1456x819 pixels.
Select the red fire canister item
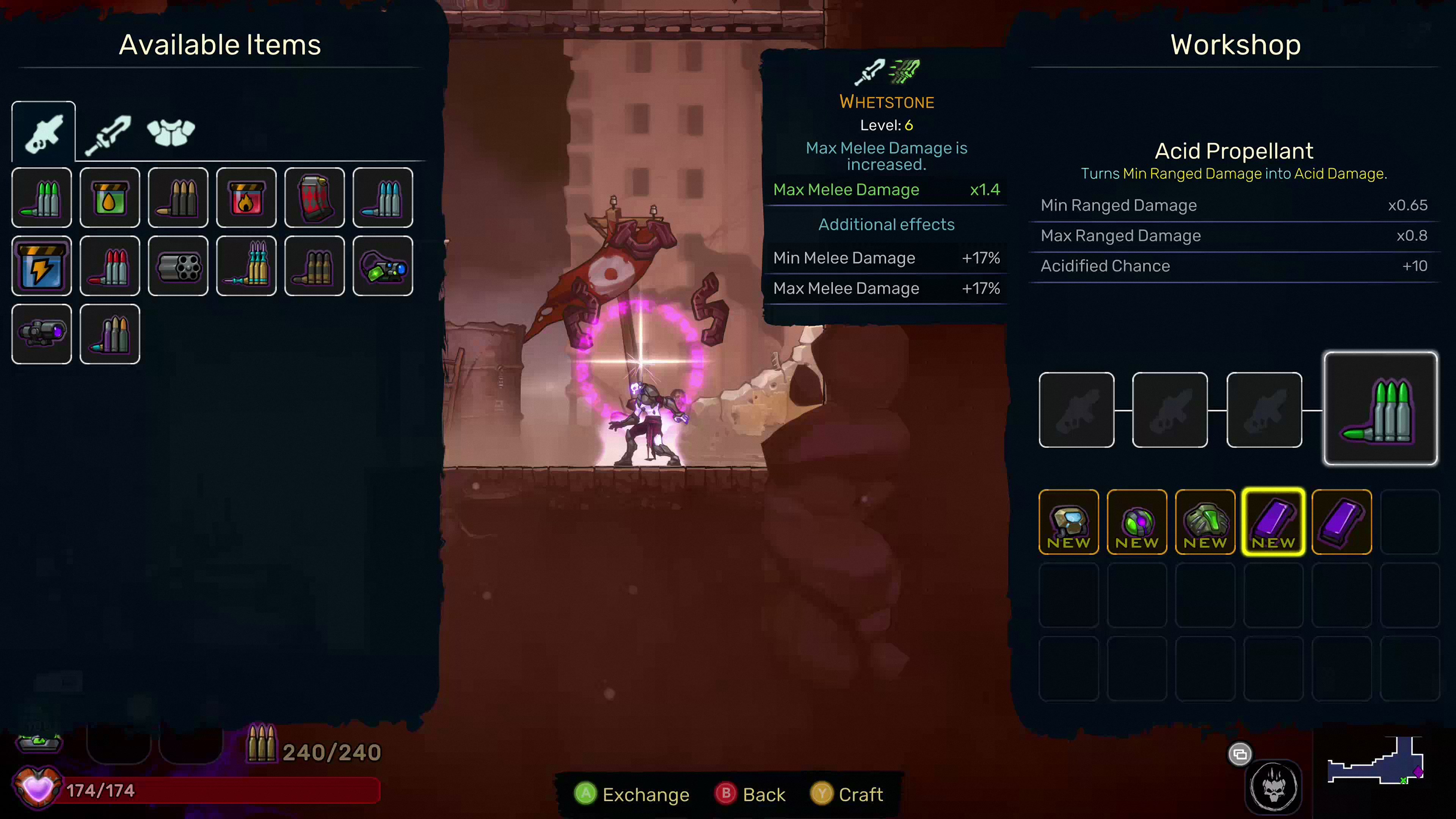click(246, 198)
